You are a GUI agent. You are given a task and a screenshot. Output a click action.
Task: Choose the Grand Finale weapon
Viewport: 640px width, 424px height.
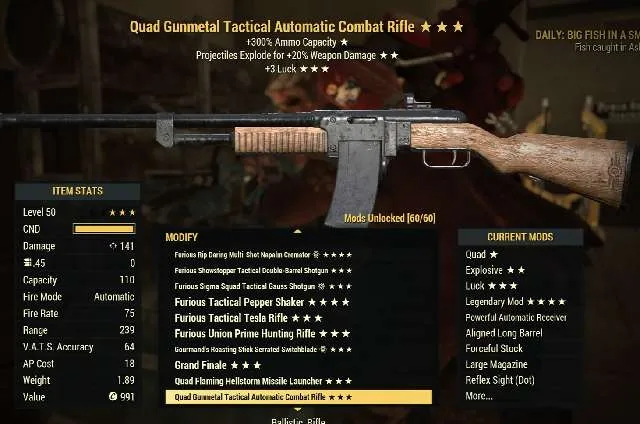coord(217,365)
